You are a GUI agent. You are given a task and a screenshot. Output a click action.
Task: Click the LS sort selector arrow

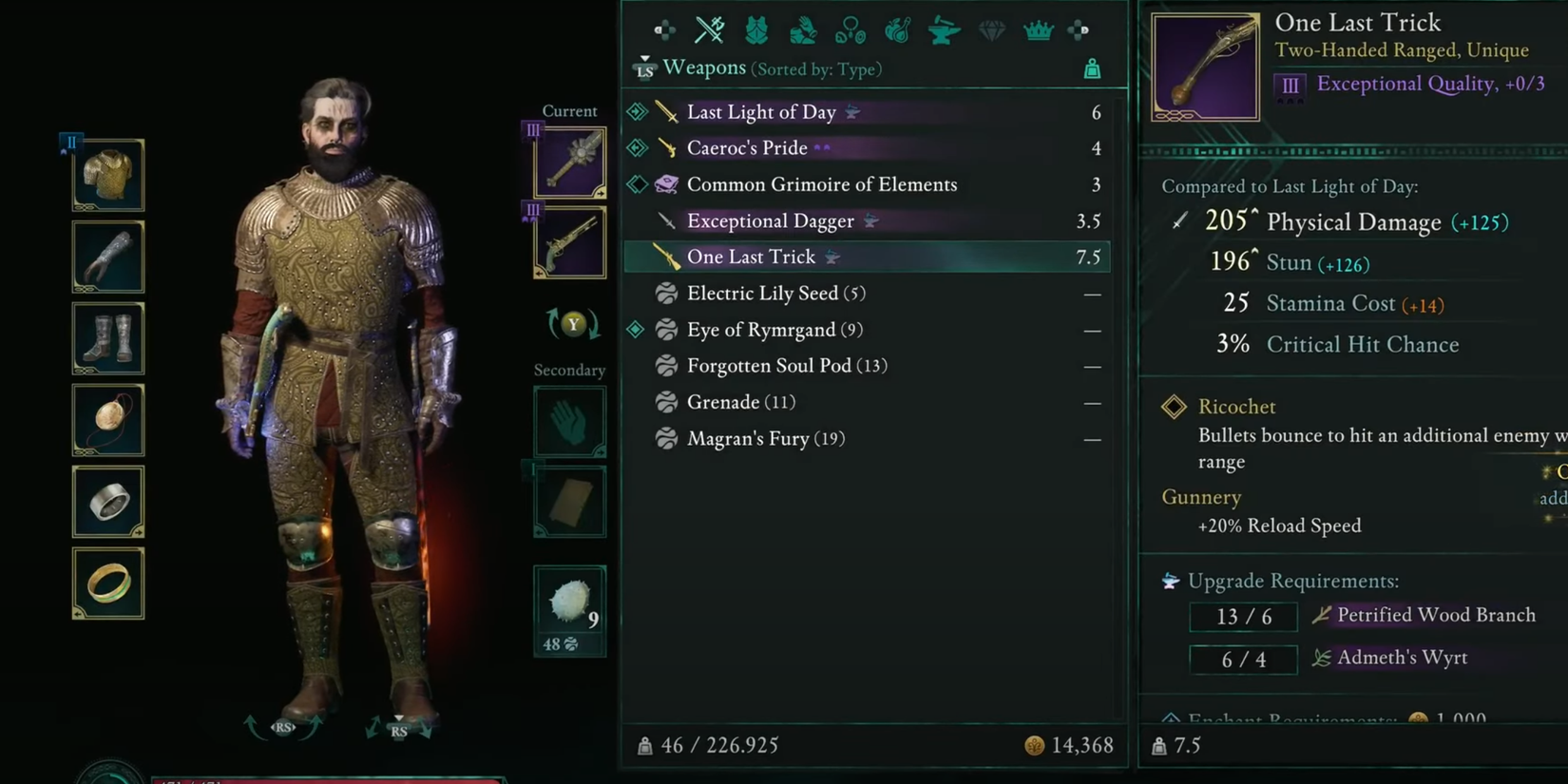pos(643,68)
